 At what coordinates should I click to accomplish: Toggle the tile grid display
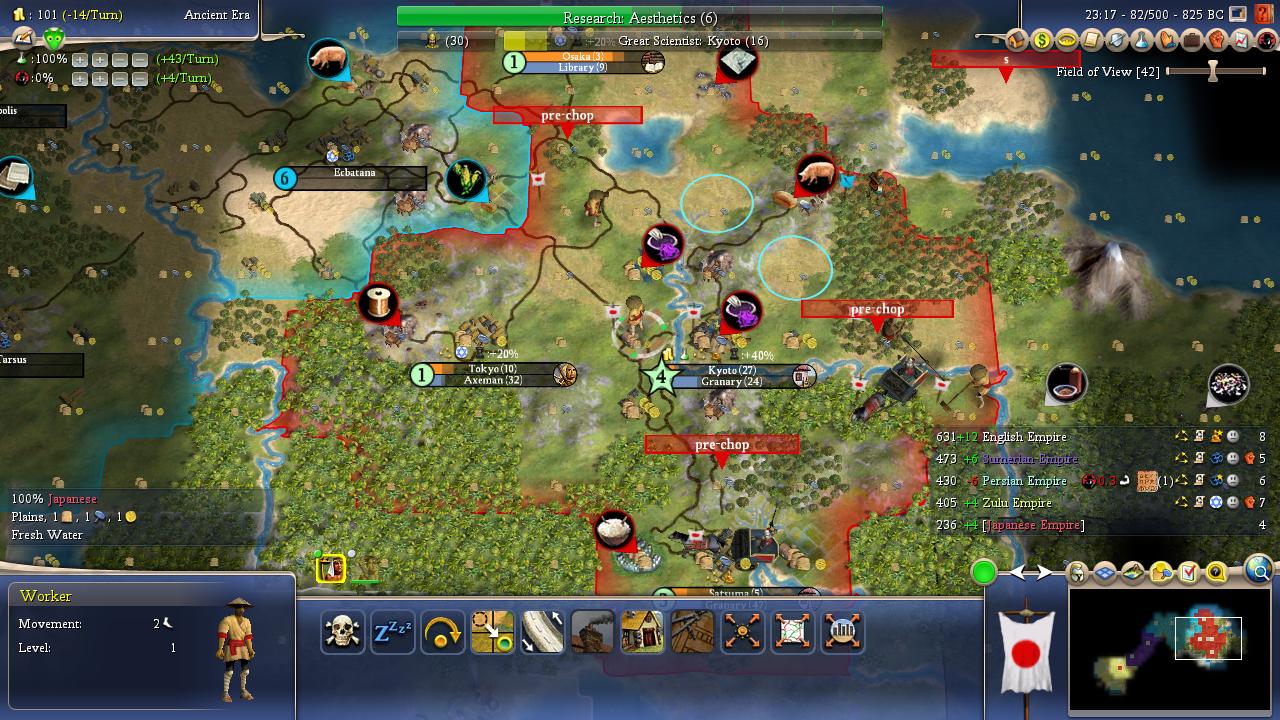point(1105,573)
